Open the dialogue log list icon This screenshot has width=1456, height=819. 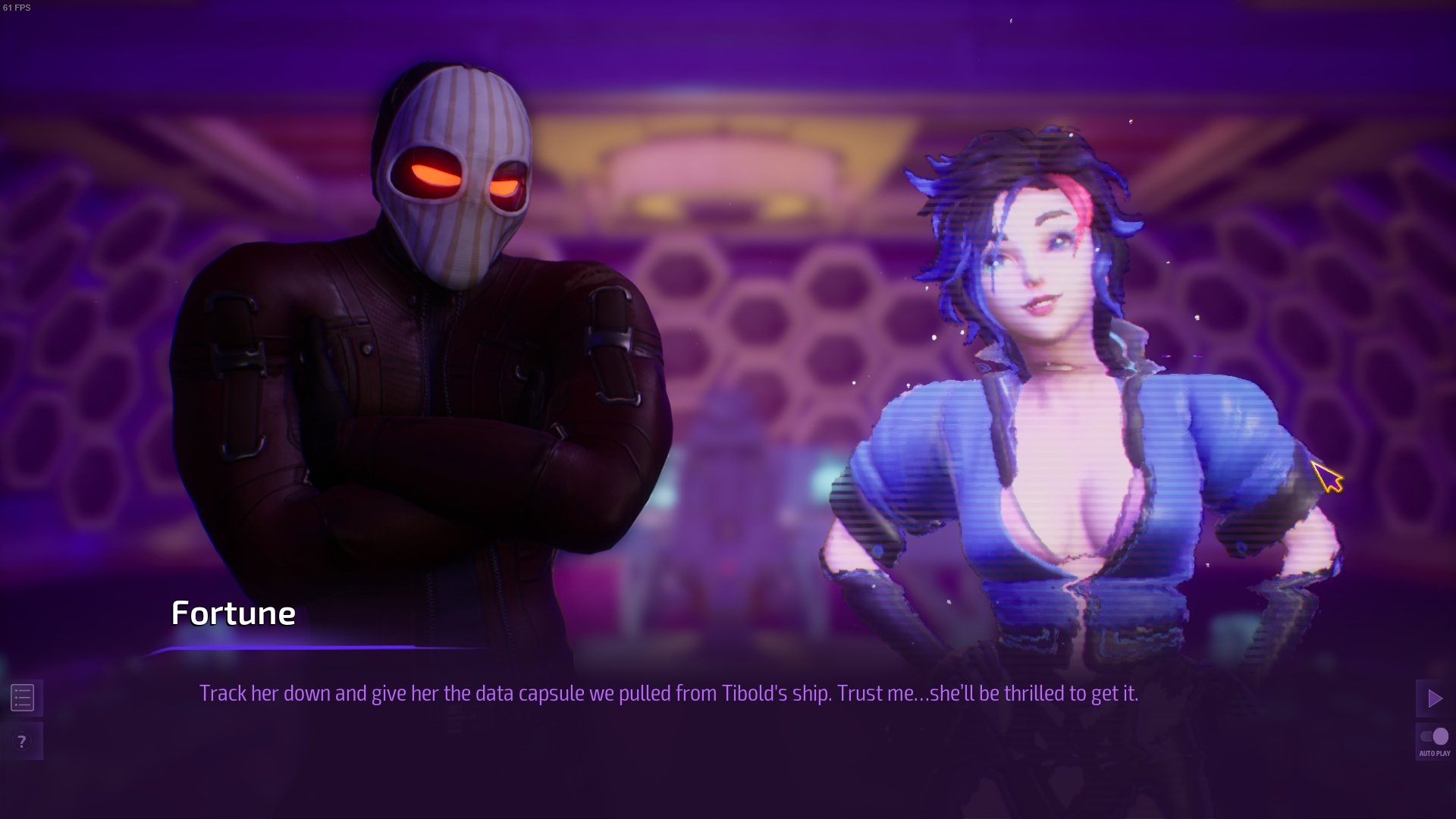click(23, 698)
